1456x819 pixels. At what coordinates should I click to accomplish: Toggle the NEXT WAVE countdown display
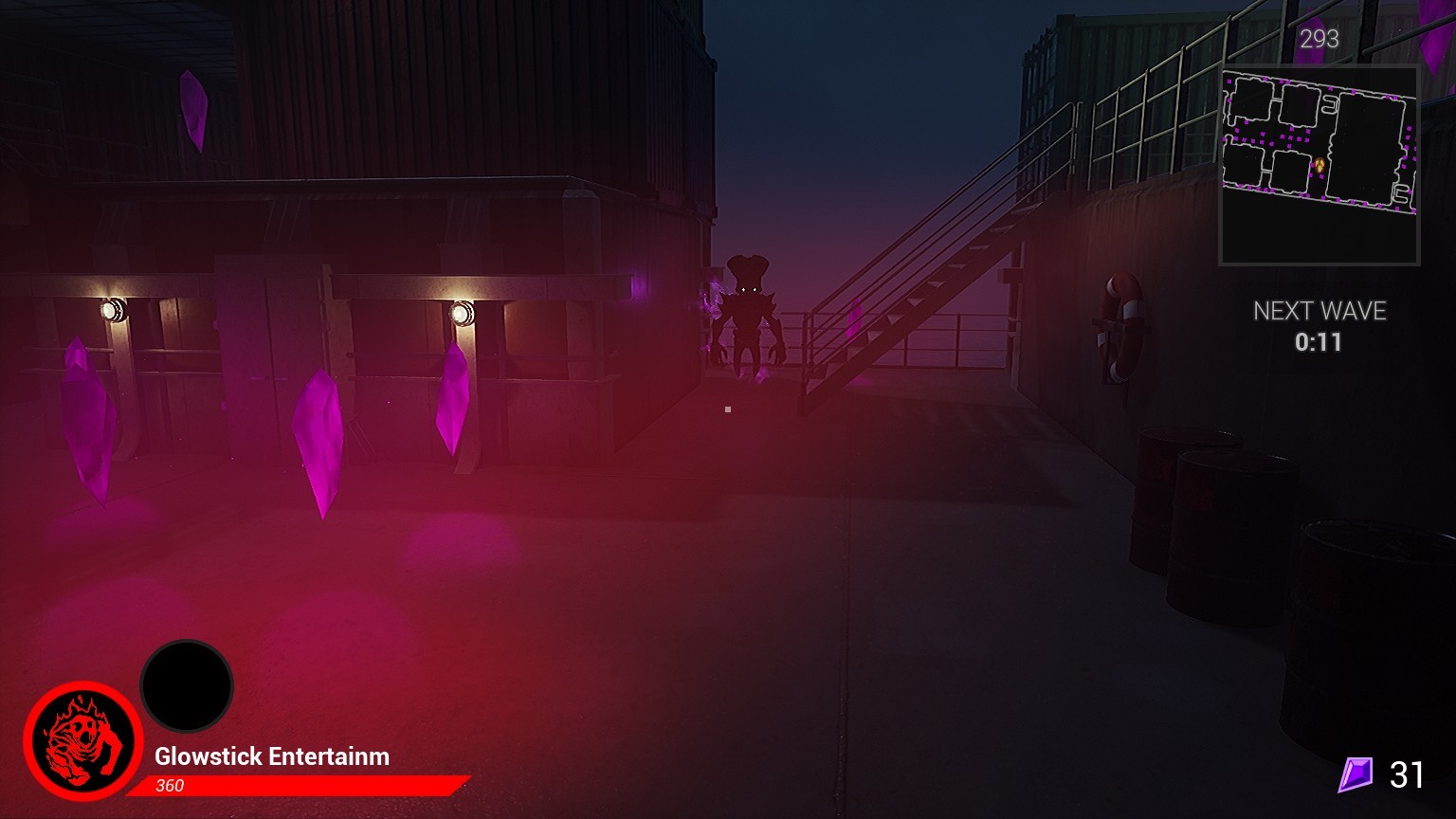coord(1319,327)
